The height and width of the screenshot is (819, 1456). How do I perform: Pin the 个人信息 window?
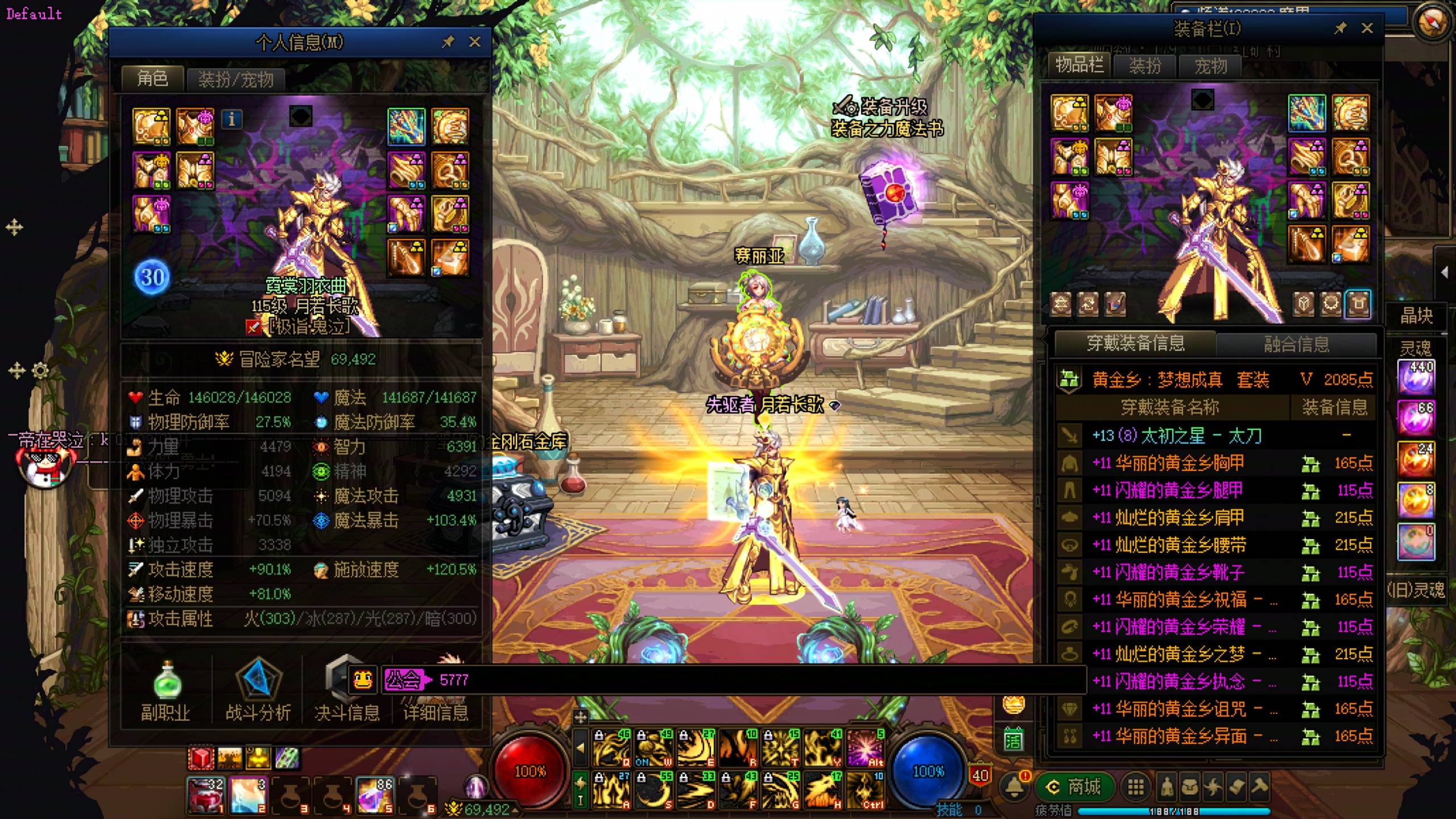pyautogui.click(x=448, y=42)
